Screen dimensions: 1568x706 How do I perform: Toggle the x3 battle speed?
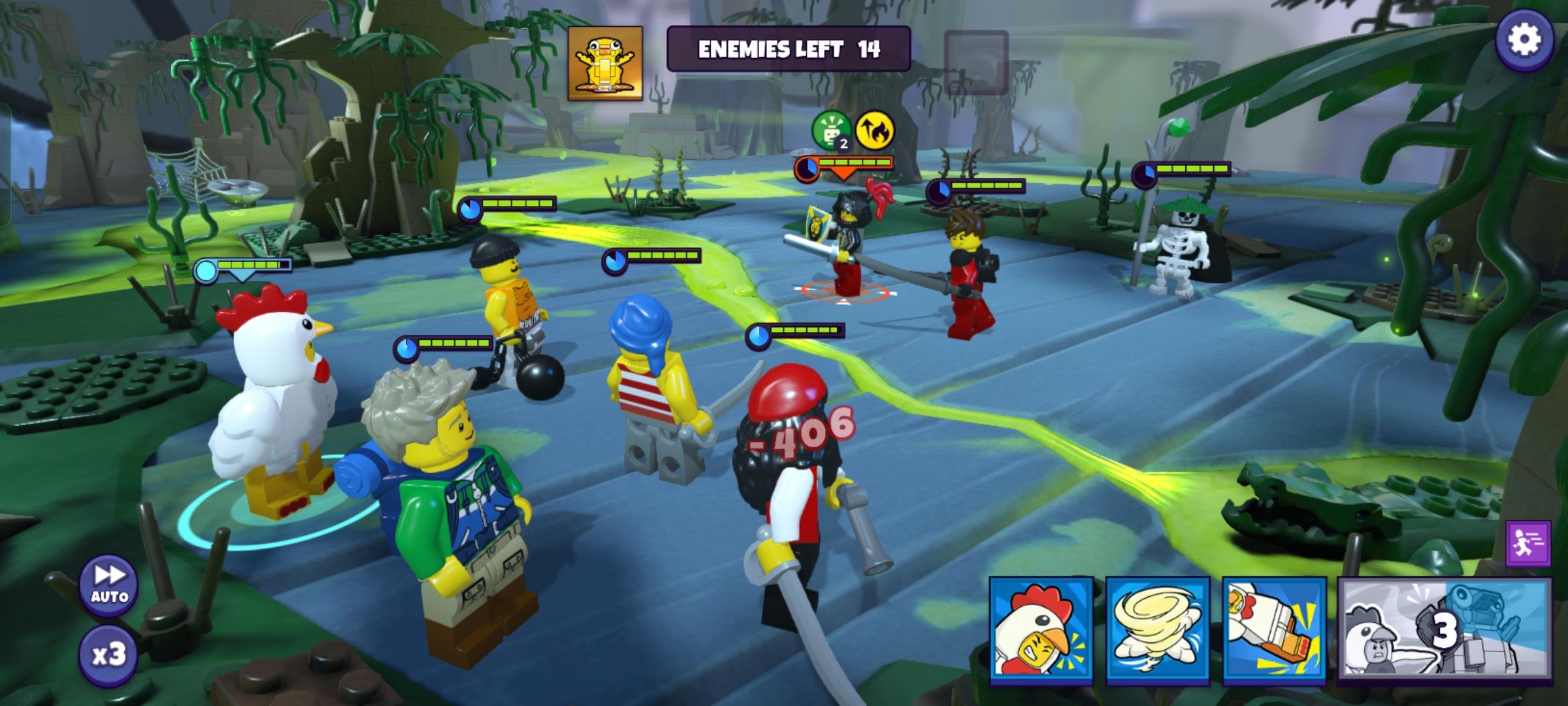[108, 654]
